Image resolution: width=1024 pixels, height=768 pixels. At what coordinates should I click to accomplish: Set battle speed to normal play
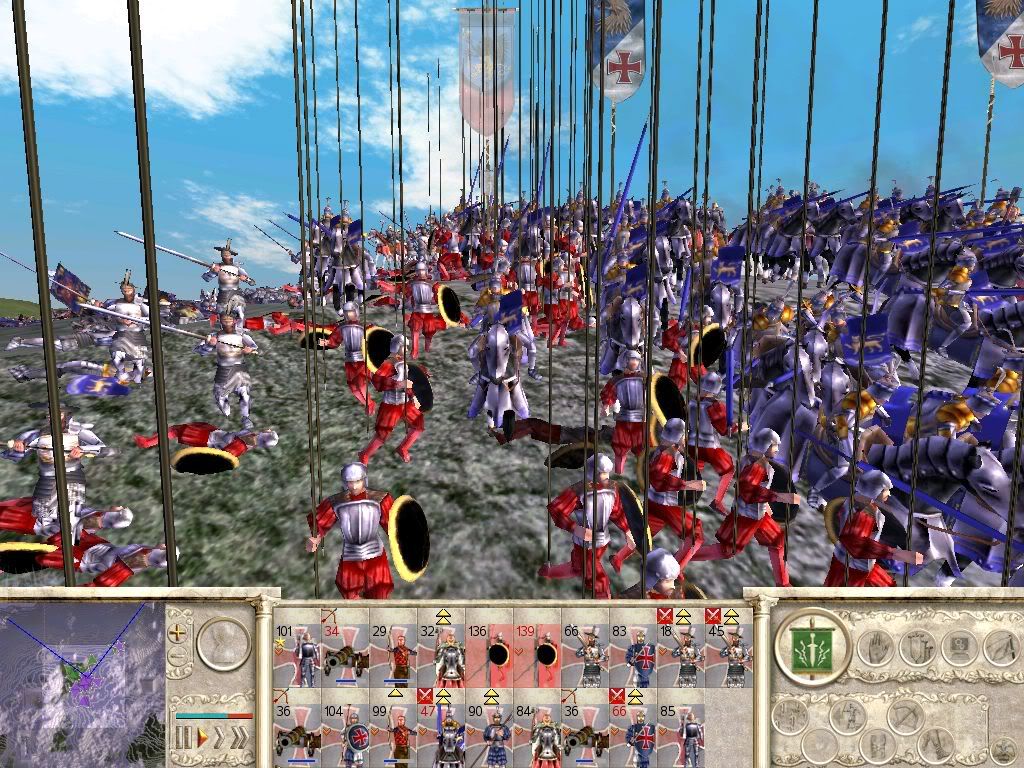tap(202, 738)
